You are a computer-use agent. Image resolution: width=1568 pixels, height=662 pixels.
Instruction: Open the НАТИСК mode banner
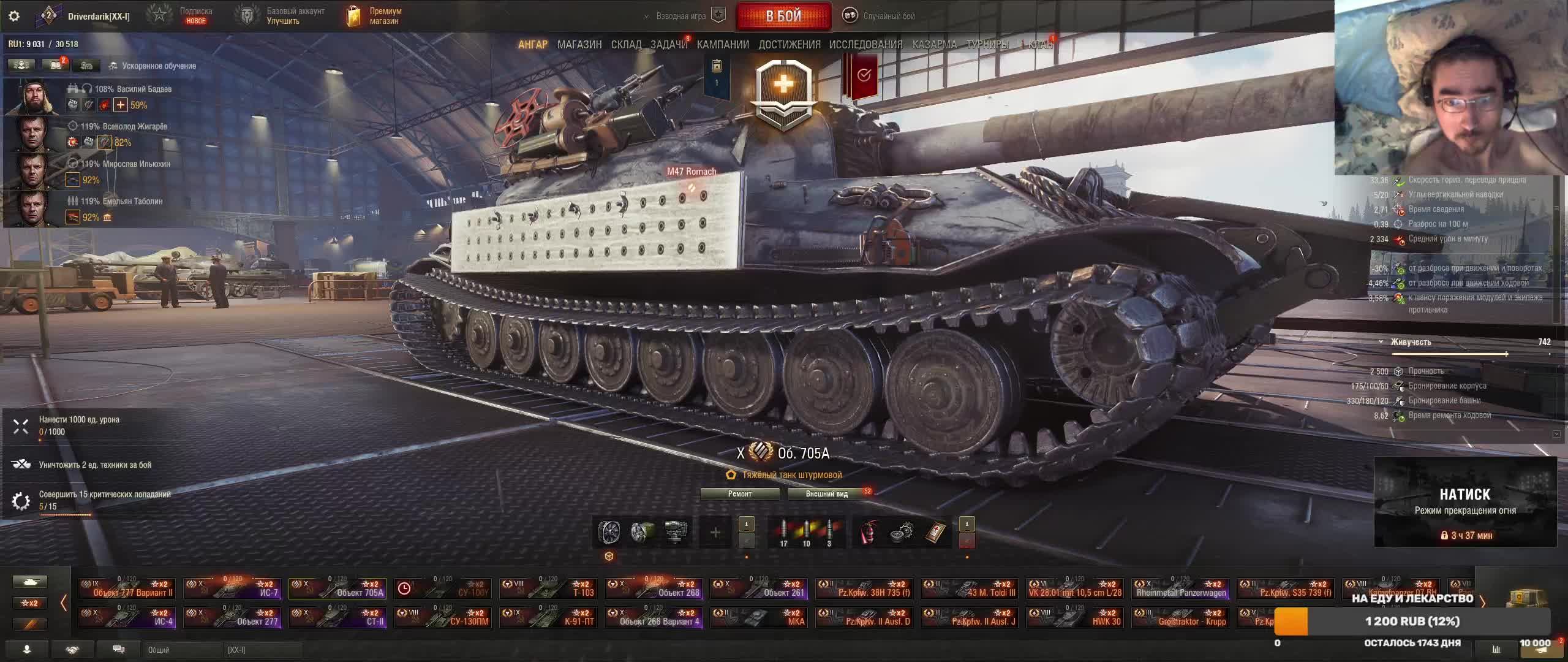point(1465,502)
